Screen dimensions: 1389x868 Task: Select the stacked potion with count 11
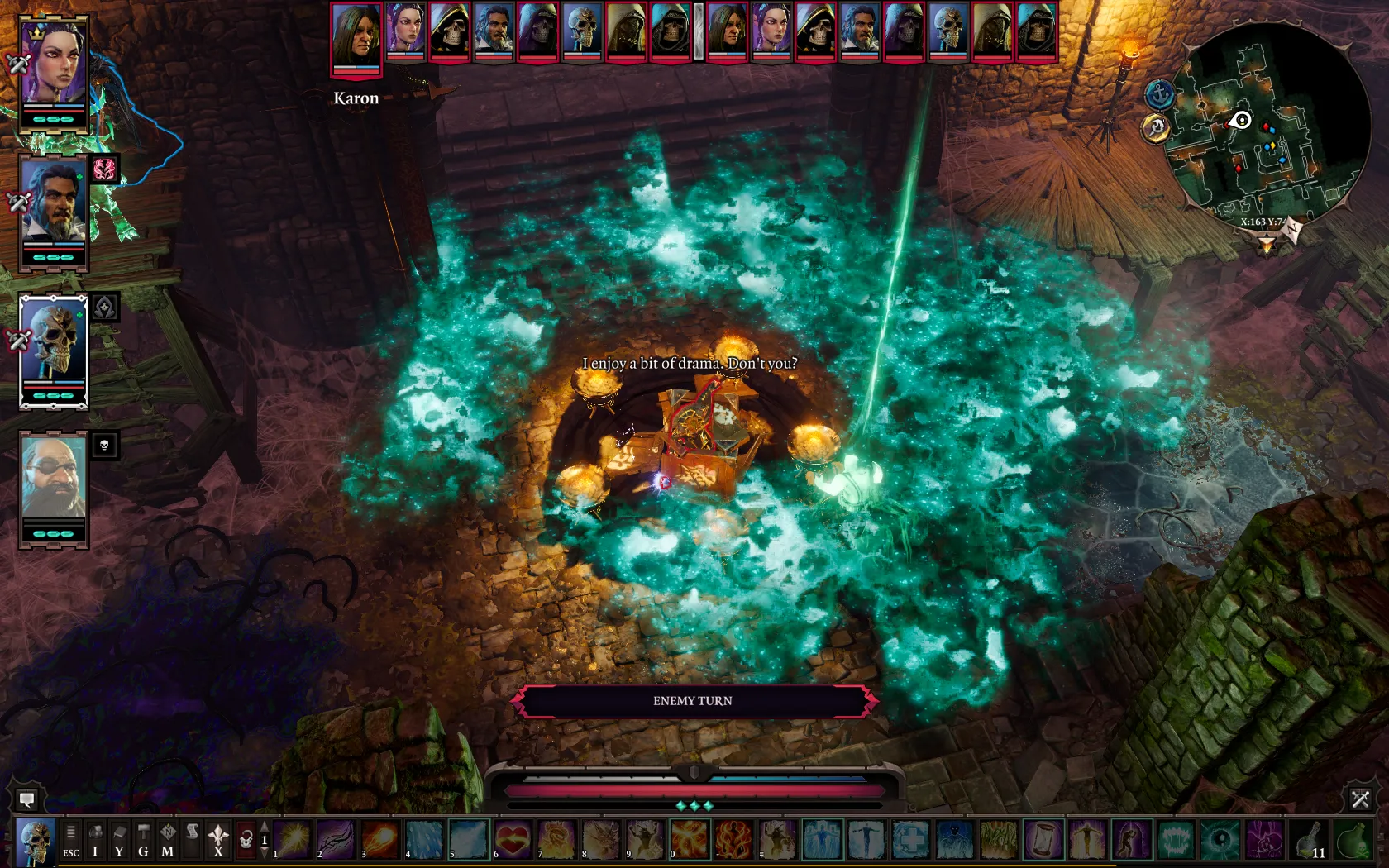click(1309, 839)
